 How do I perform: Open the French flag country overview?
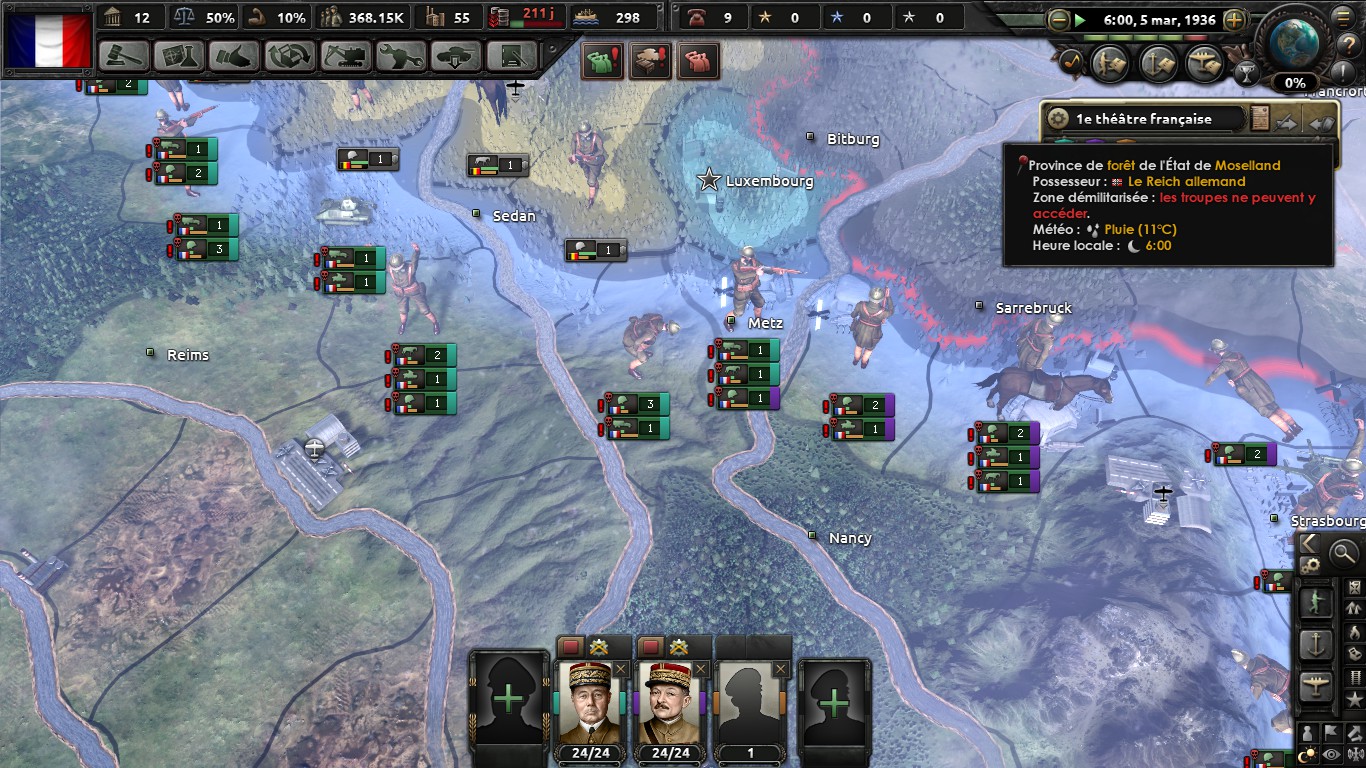49,40
